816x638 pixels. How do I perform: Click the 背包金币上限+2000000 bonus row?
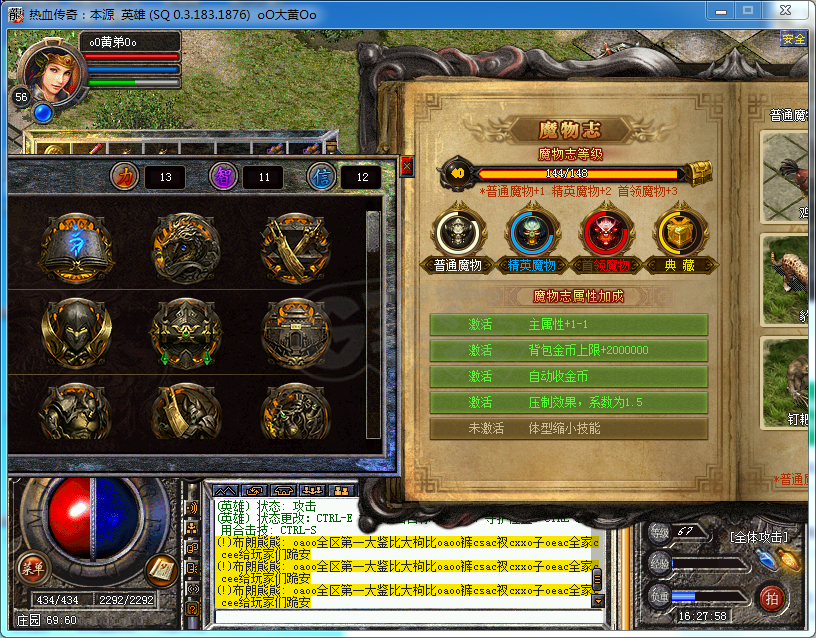pyautogui.click(x=568, y=350)
